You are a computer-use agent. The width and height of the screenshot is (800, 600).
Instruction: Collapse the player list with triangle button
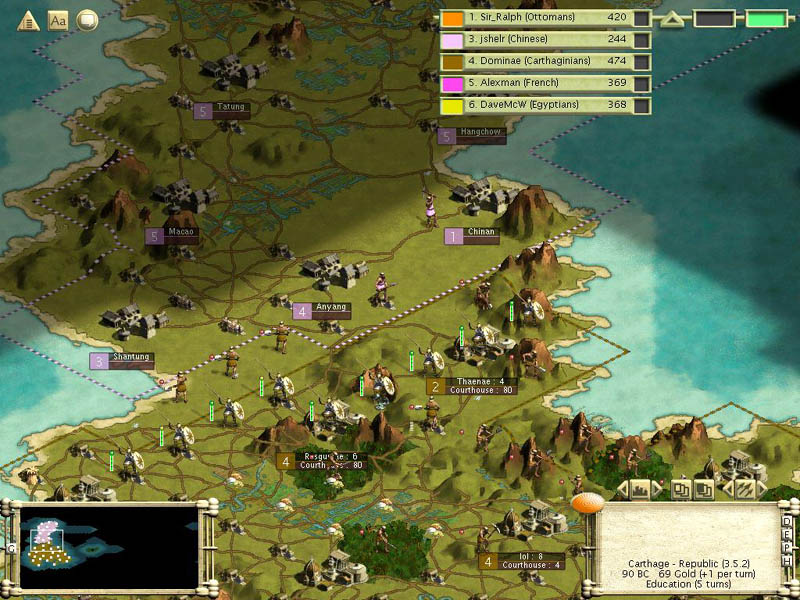click(672, 18)
